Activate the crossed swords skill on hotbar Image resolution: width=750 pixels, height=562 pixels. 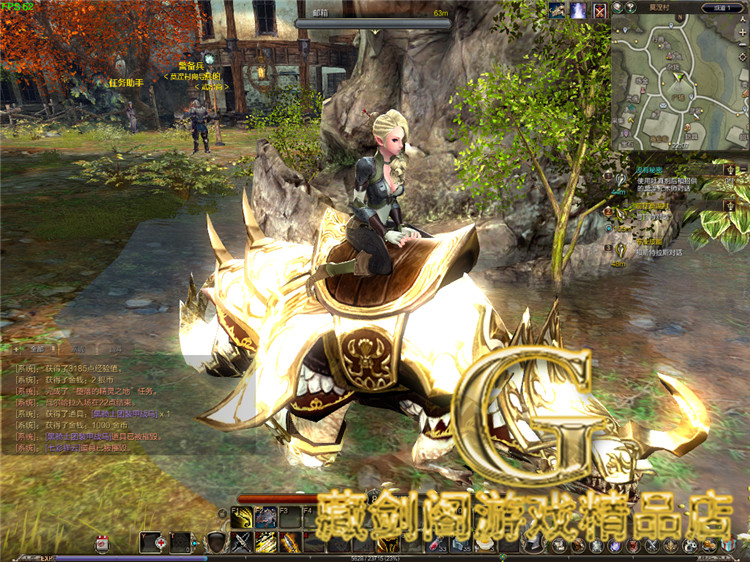tap(242, 542)
